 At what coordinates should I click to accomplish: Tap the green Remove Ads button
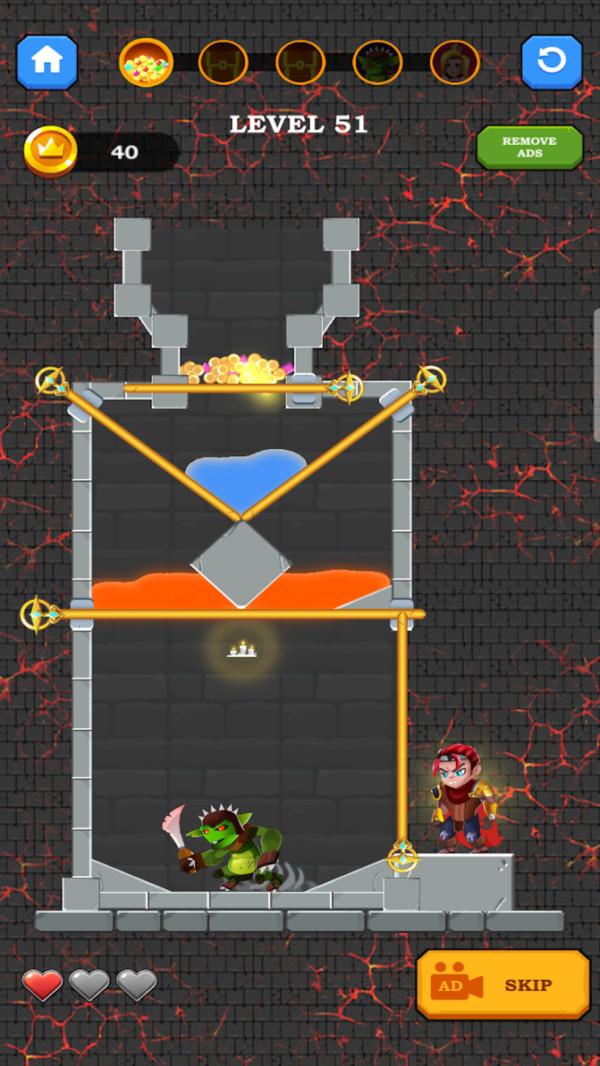529,148
